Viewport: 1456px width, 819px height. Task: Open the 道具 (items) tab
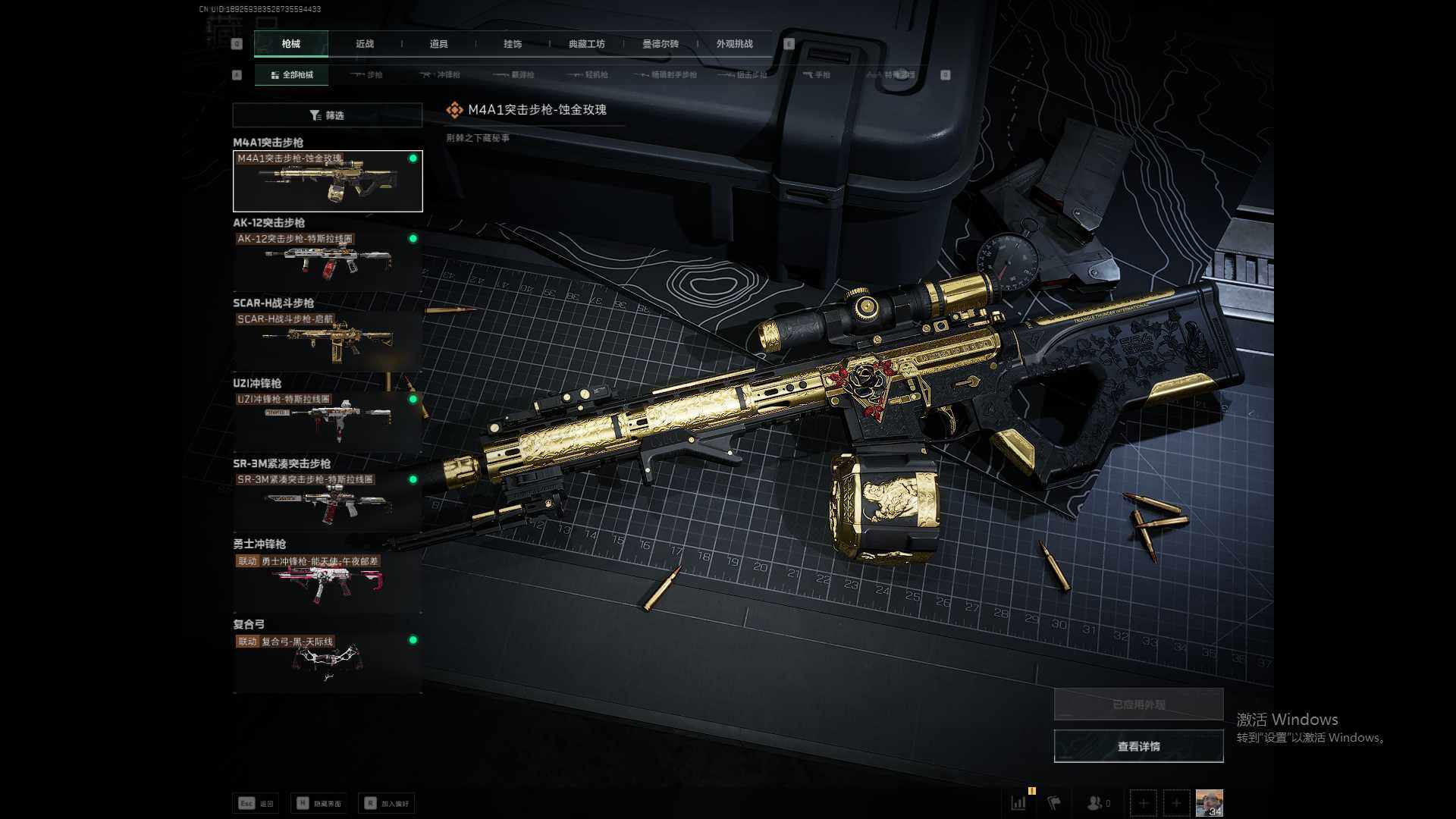438,44
